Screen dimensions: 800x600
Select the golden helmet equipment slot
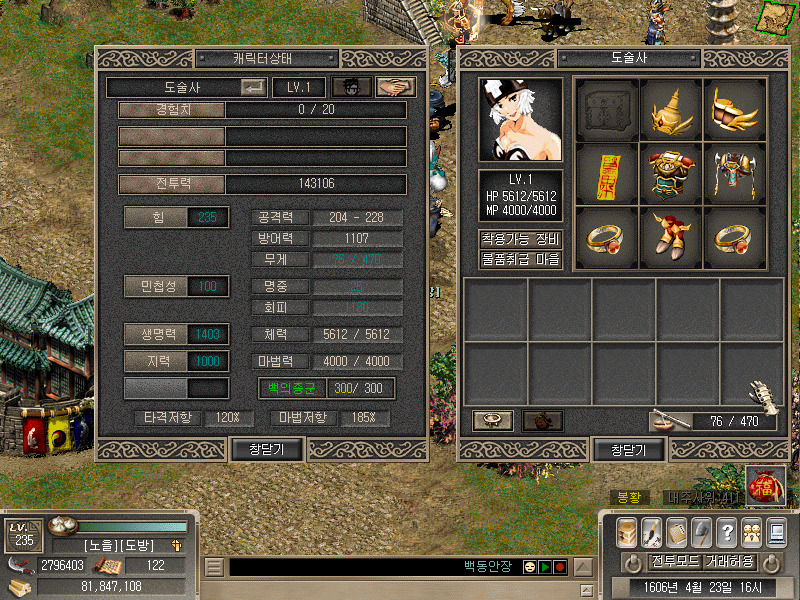(x=671, y=108)
